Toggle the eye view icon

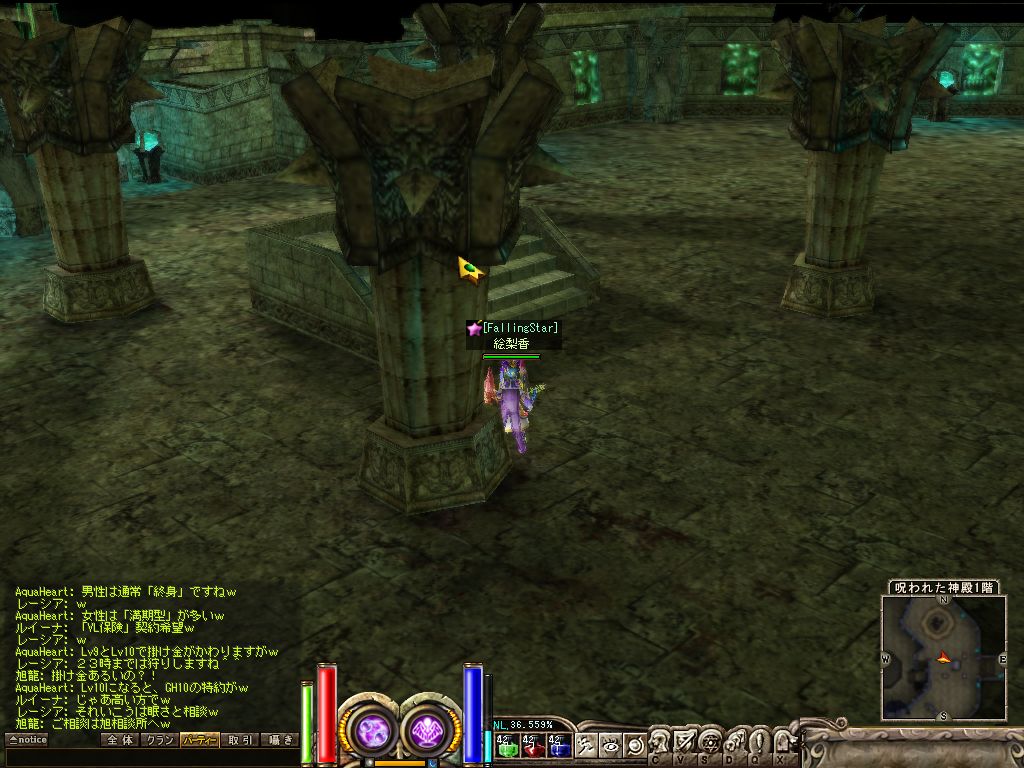coord(611,744)
